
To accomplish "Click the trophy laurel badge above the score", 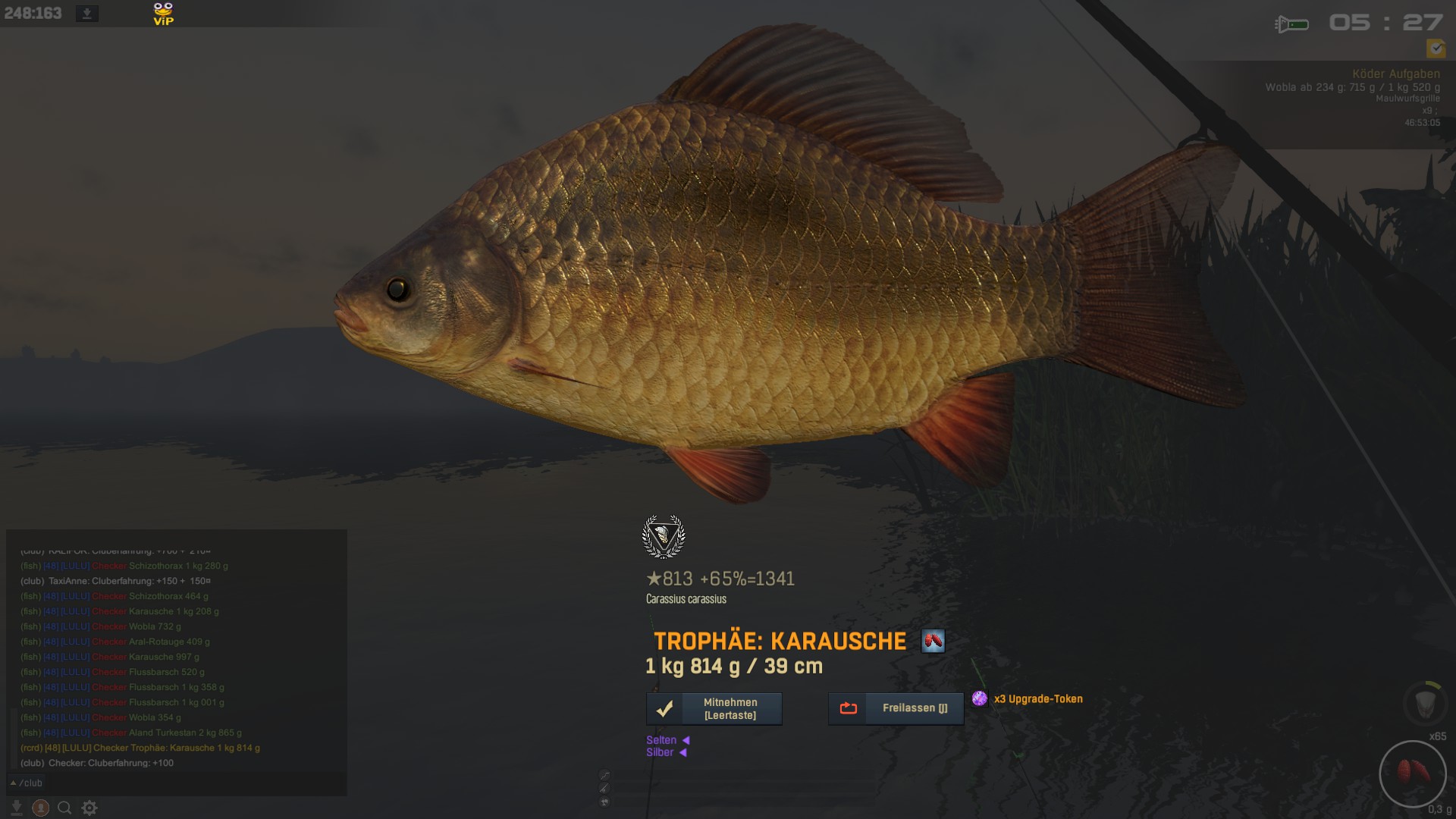I will 664,536.
